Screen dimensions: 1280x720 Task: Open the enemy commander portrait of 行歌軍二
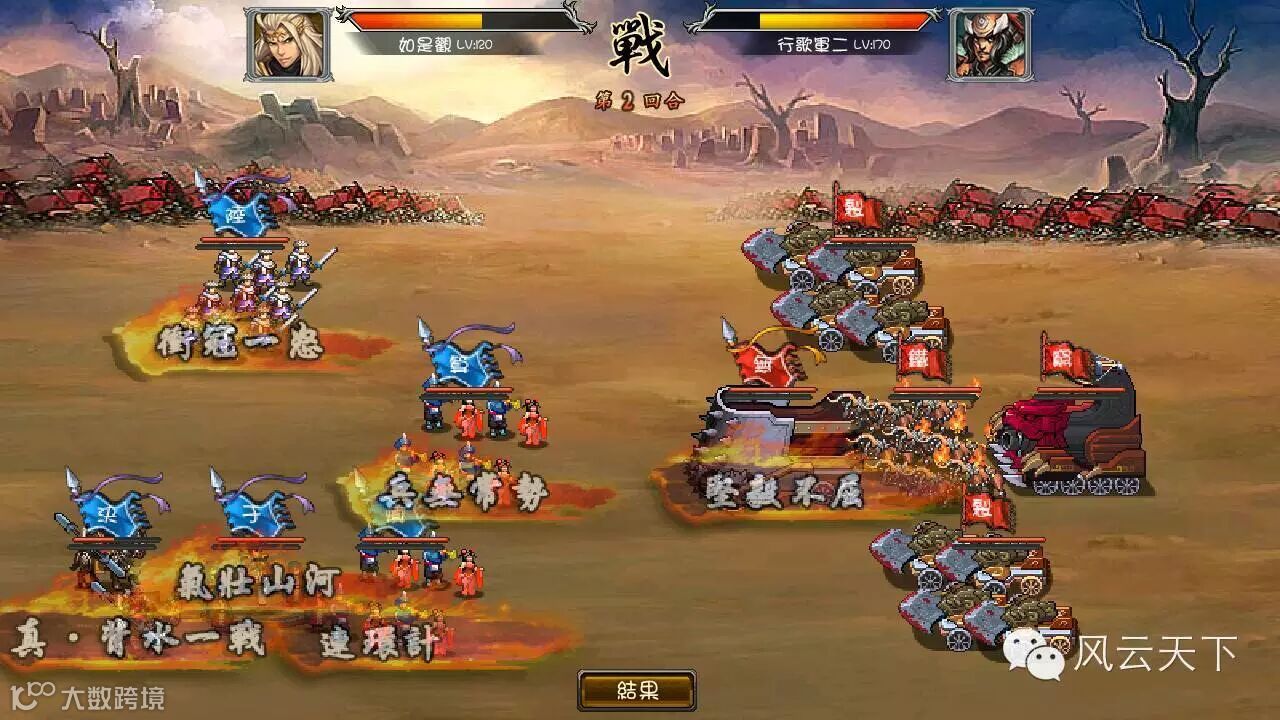pos(990,44)
